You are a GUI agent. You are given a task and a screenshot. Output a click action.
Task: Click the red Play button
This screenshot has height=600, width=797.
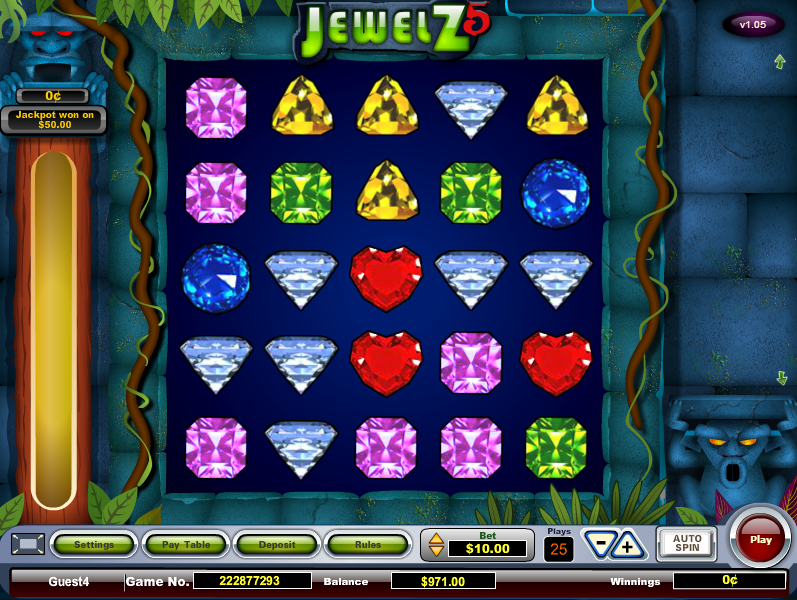click(761, 540)
